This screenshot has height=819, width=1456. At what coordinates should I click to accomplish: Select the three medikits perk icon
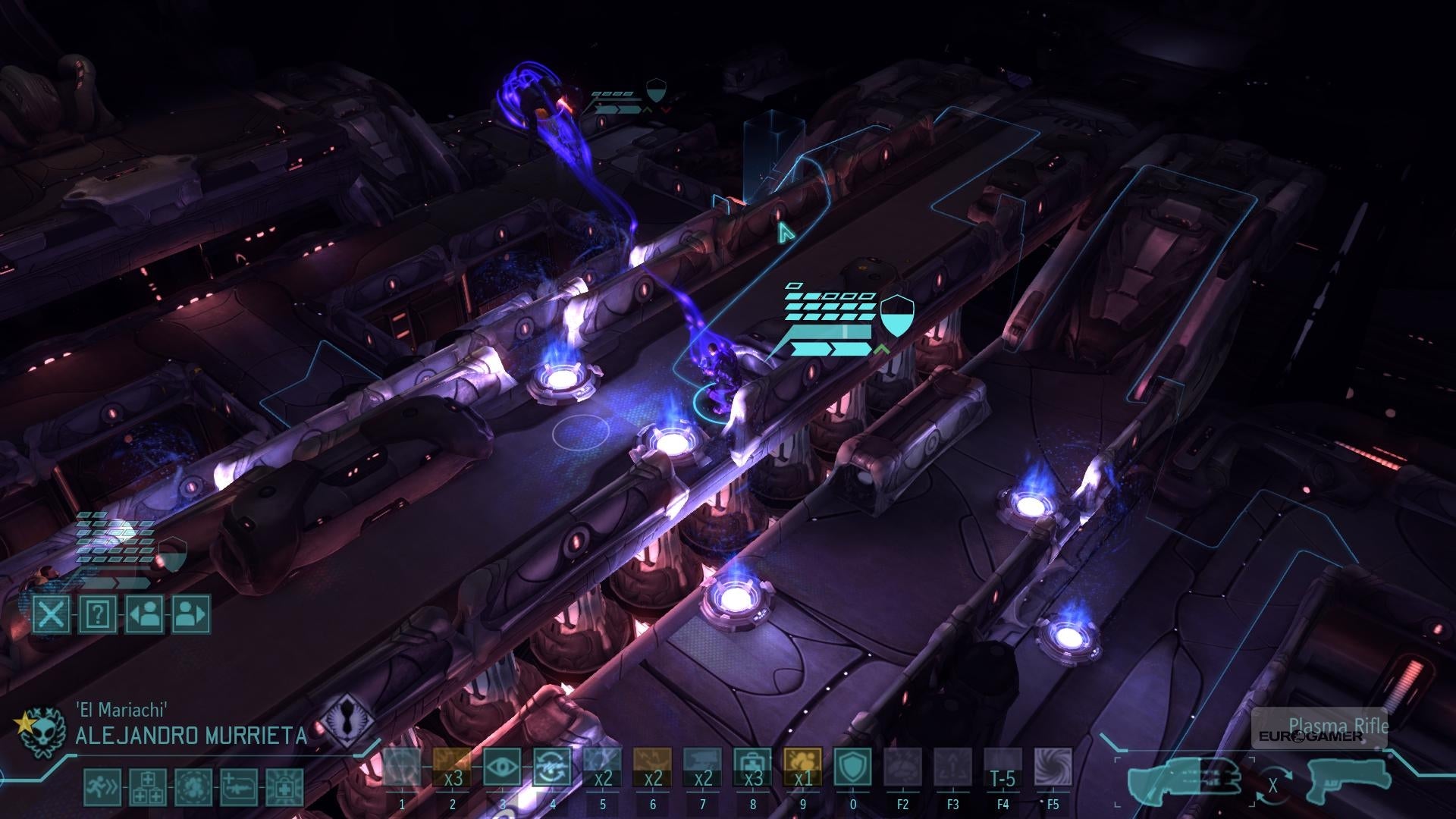(x=148, y=787)
